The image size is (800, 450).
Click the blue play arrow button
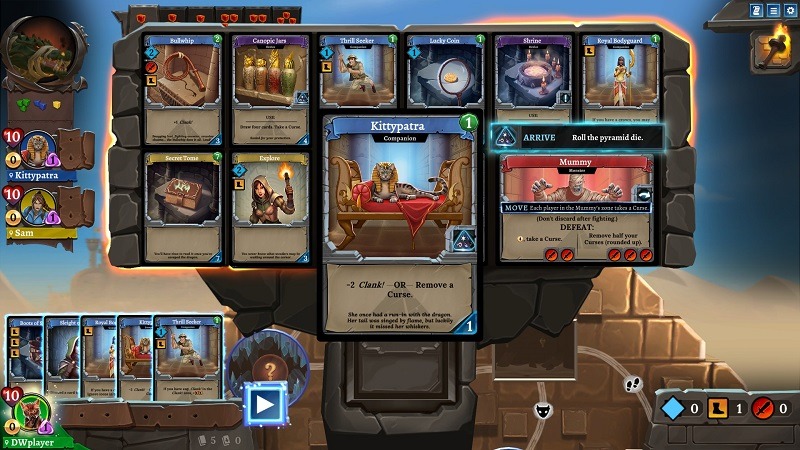[x=264, y=404]
